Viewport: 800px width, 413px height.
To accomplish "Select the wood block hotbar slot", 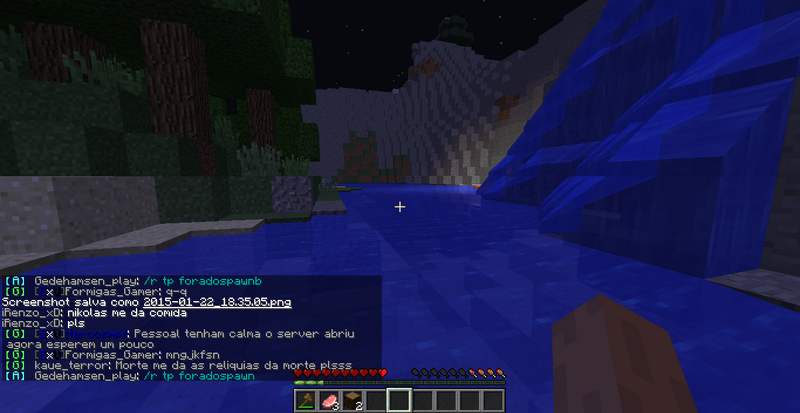I will (352, 400).
